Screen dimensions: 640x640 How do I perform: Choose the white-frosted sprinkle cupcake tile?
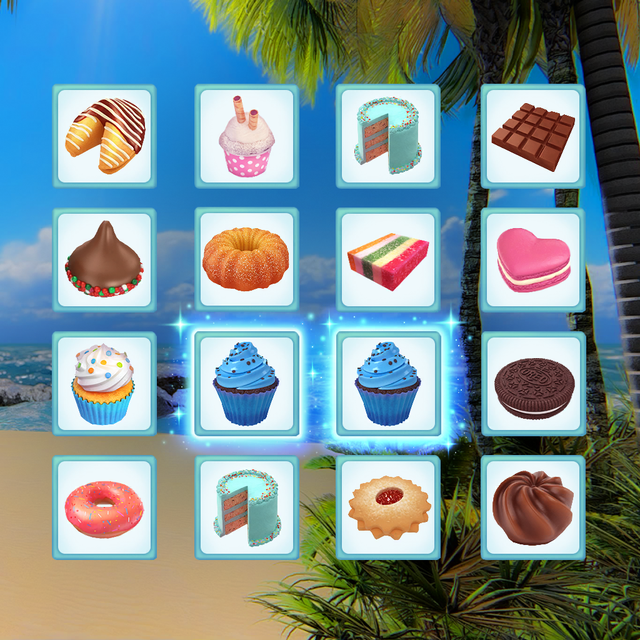[x=104, y=384]
